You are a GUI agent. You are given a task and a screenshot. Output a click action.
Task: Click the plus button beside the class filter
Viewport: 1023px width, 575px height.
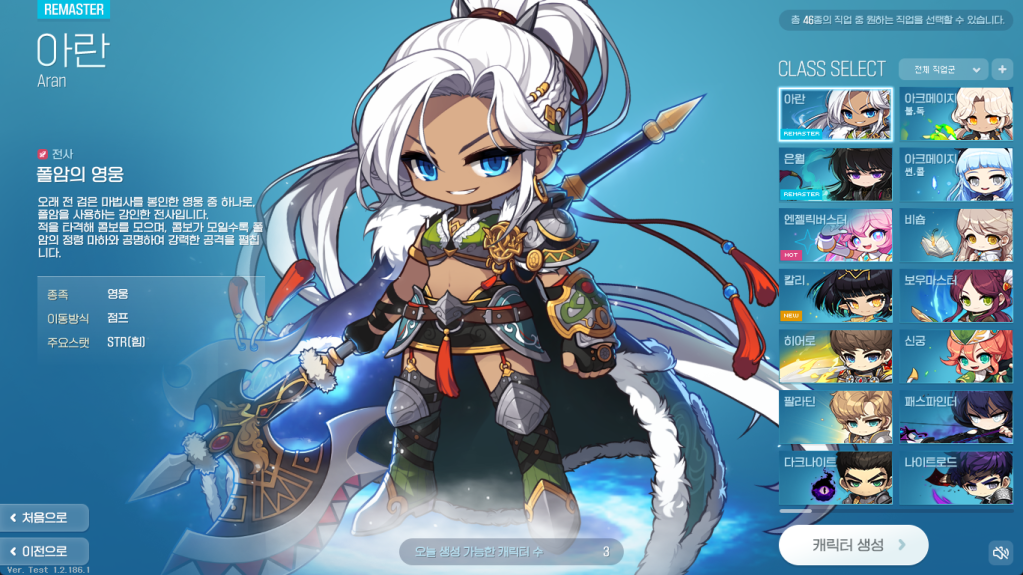[x=1002, y=69]
